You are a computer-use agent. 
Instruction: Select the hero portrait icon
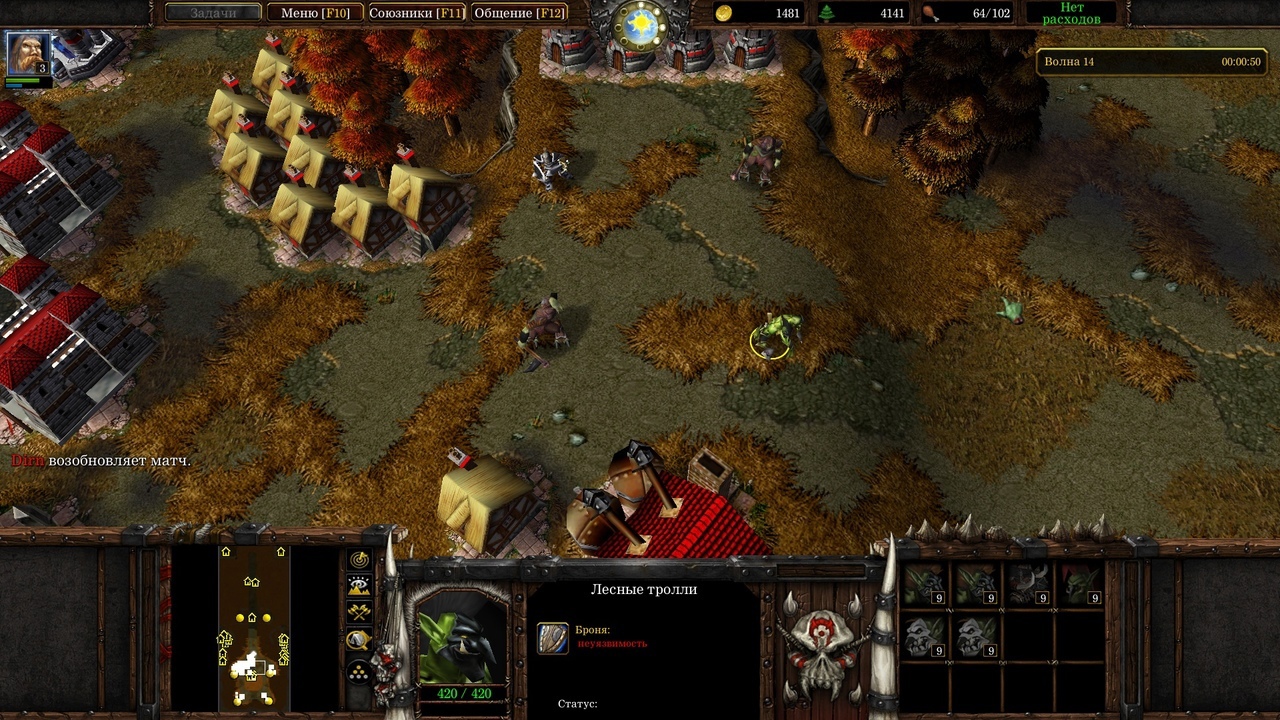(27, 53)
